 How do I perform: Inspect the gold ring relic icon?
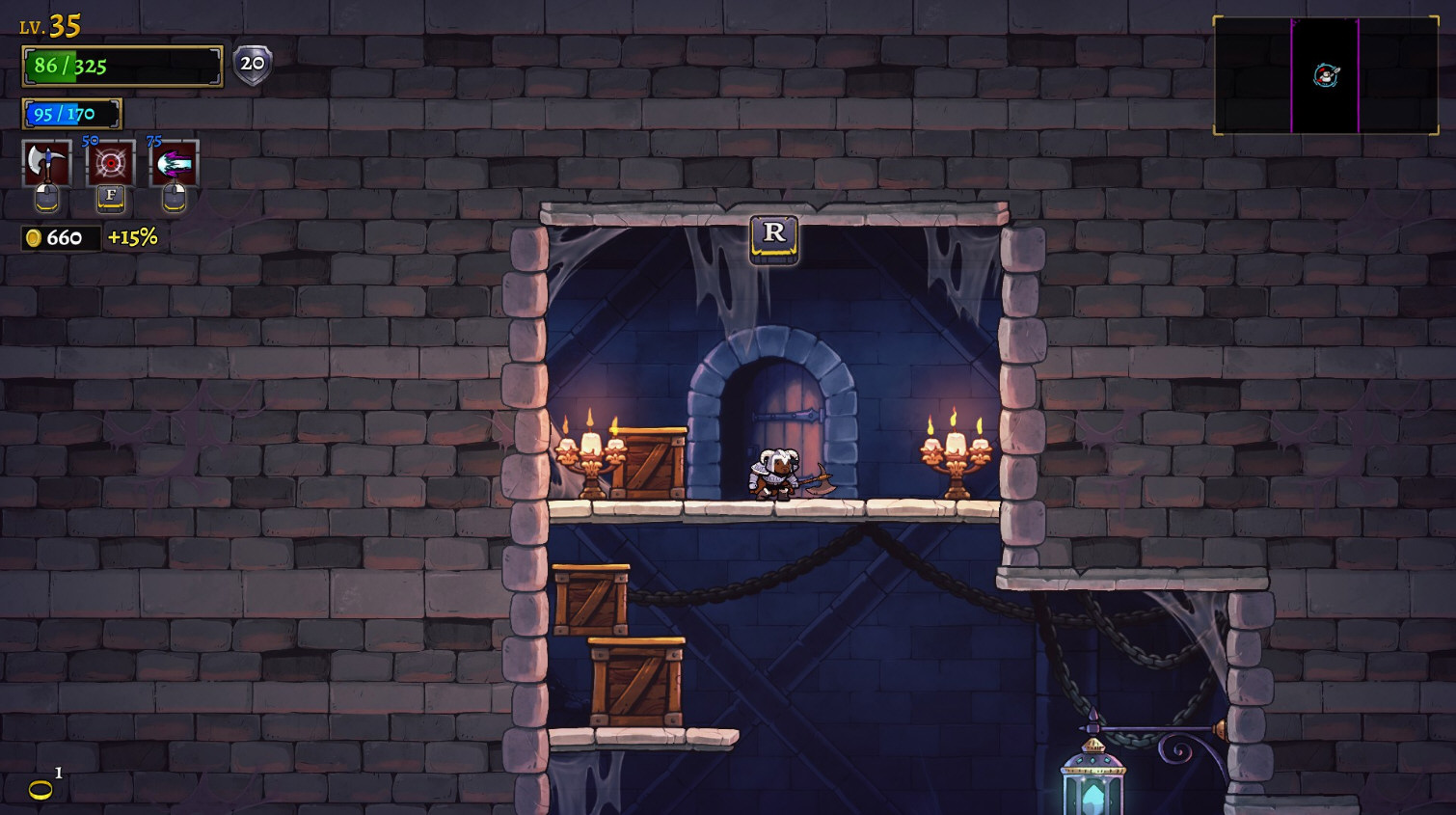40,790
